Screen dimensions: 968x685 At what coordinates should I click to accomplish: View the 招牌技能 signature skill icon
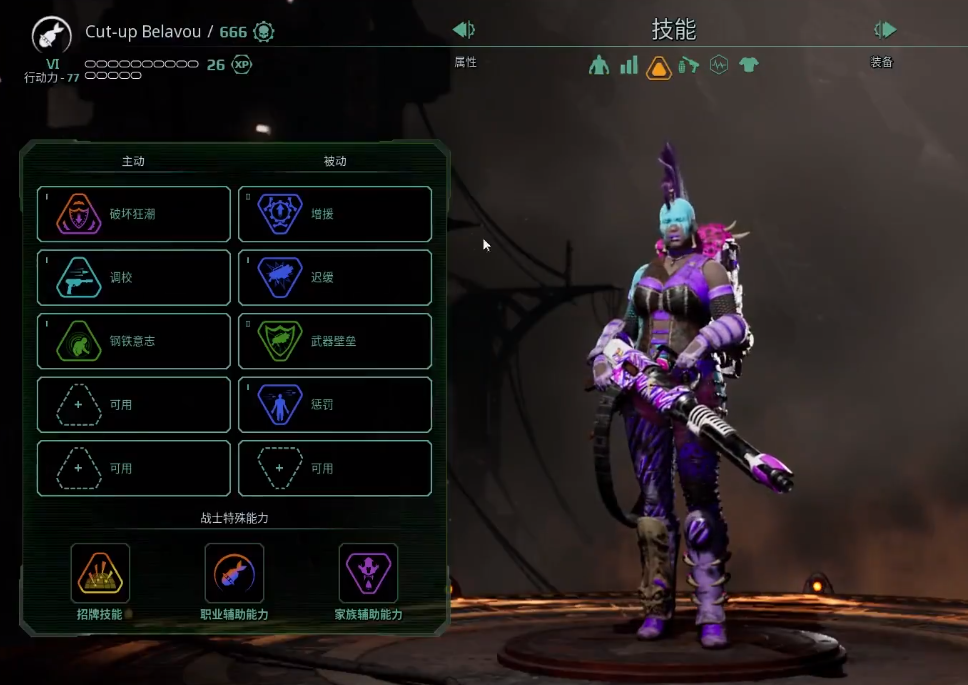pos(100,573)
